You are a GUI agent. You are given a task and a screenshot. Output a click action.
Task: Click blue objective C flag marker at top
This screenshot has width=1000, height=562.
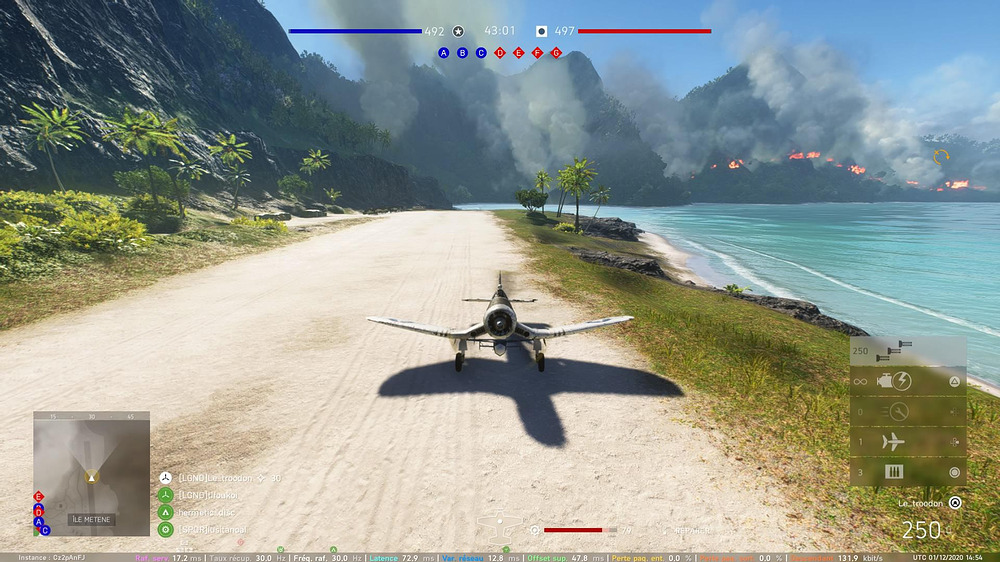(481, 52)
